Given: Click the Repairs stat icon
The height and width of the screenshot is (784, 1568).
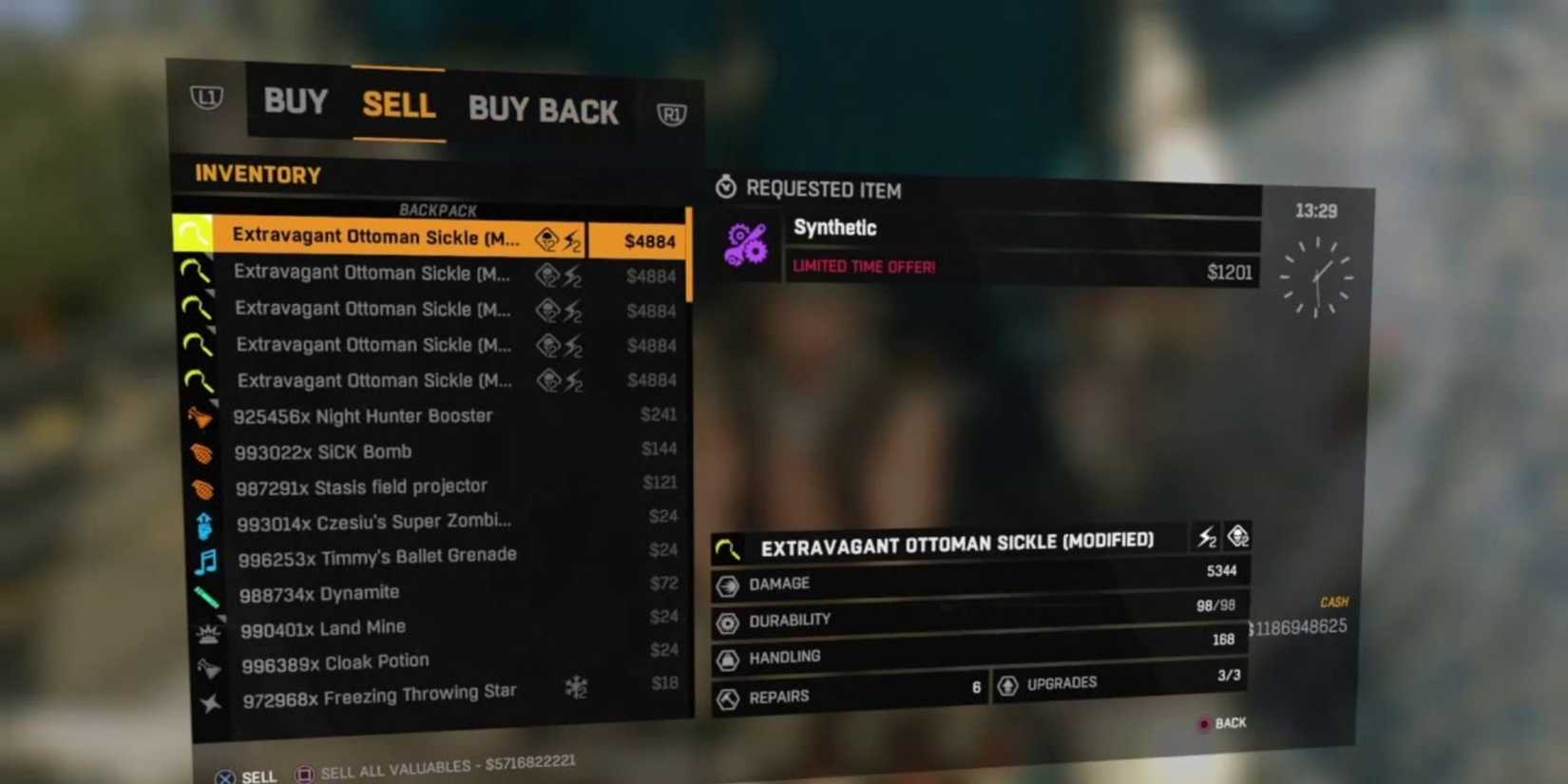Looking at the screenshot, I should click(728, 697).
